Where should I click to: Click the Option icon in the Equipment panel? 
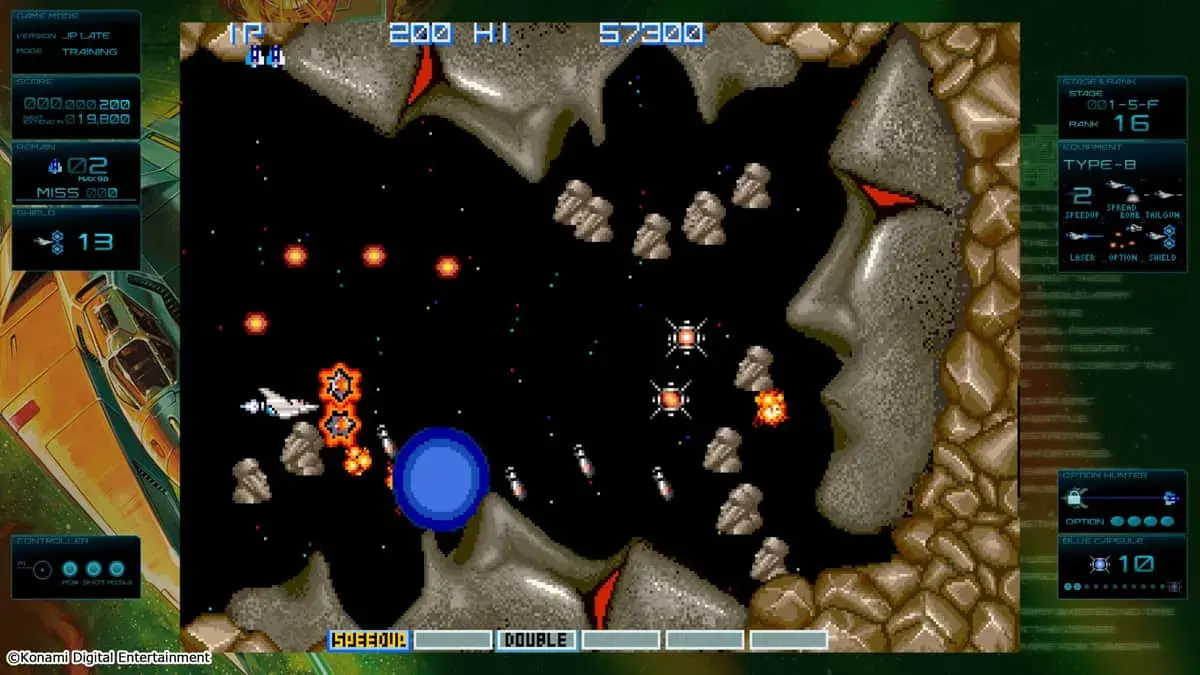coord(1123,237)
